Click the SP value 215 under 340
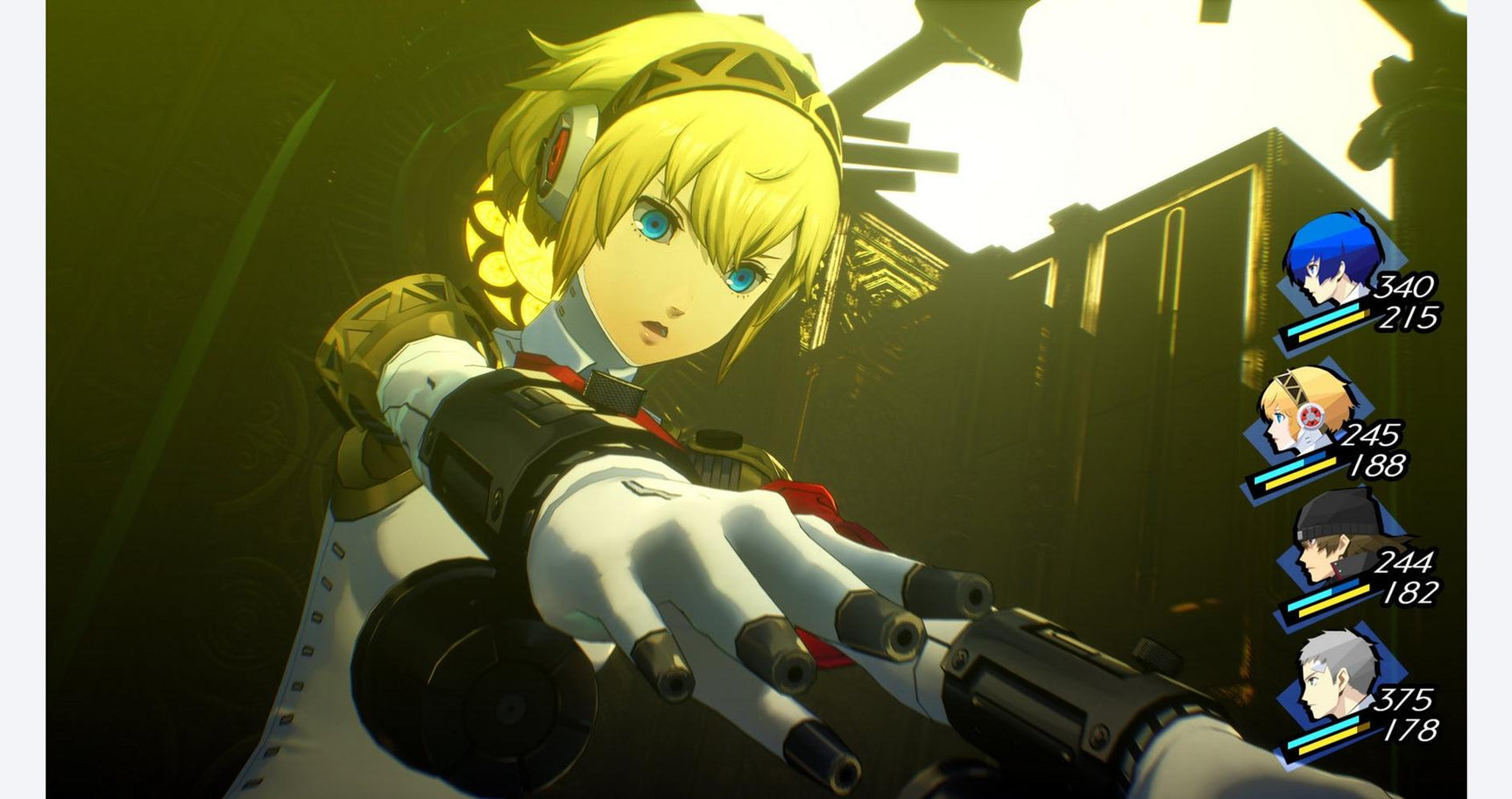 click(1410, 318)
